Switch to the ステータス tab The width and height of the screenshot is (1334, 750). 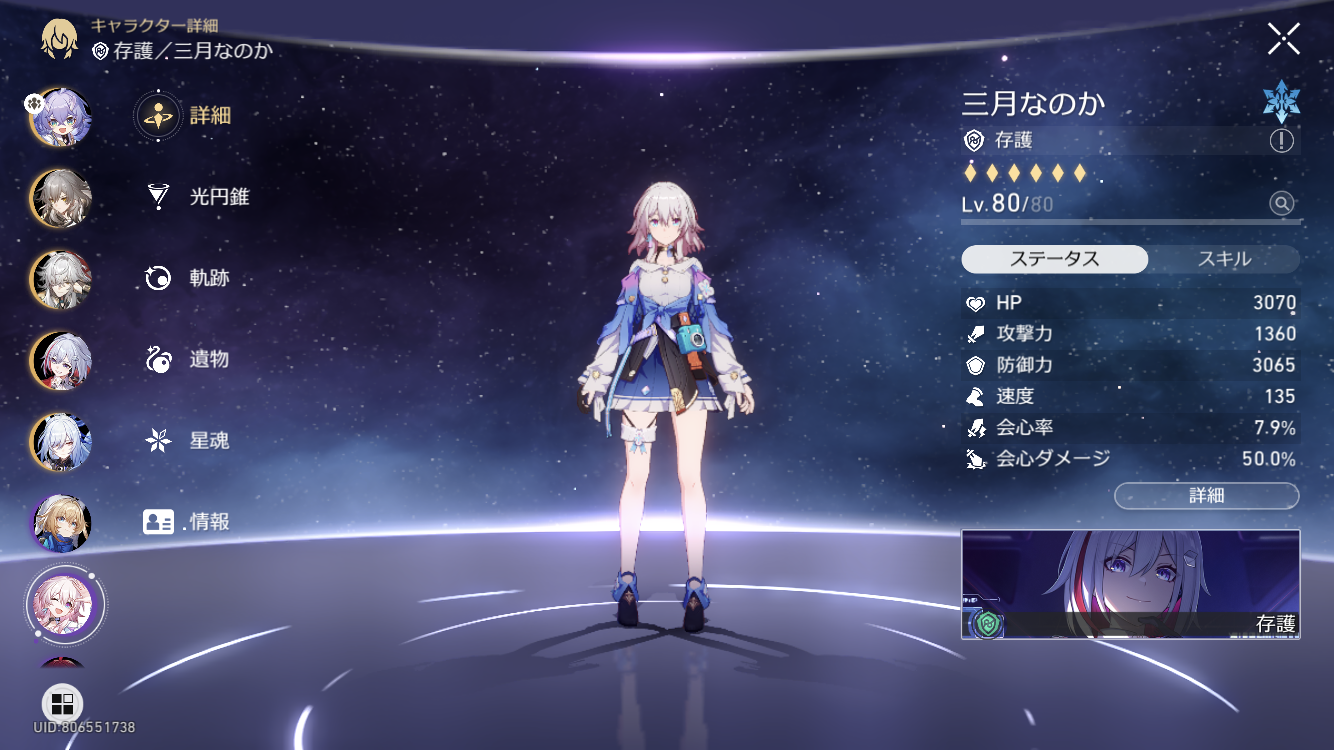coord(1054,259)
